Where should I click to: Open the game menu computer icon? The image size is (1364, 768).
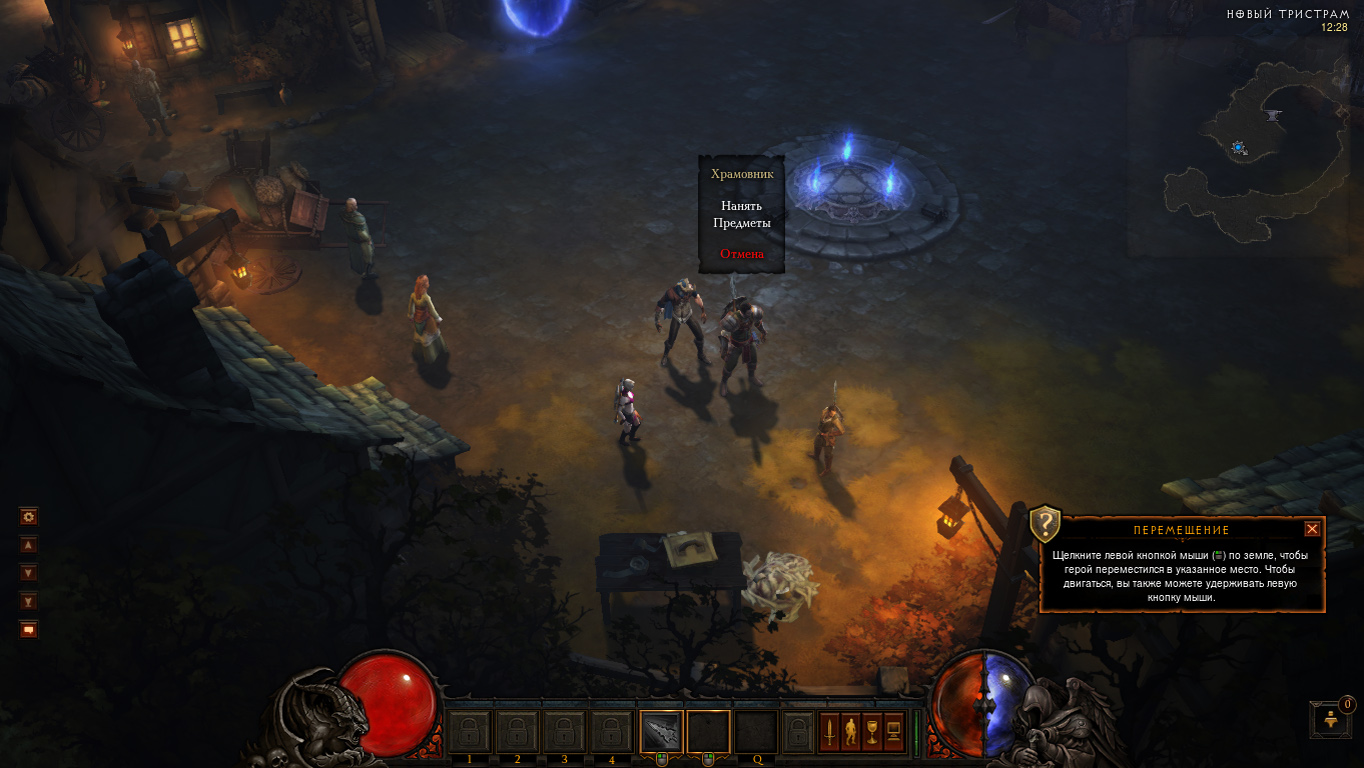894,732
